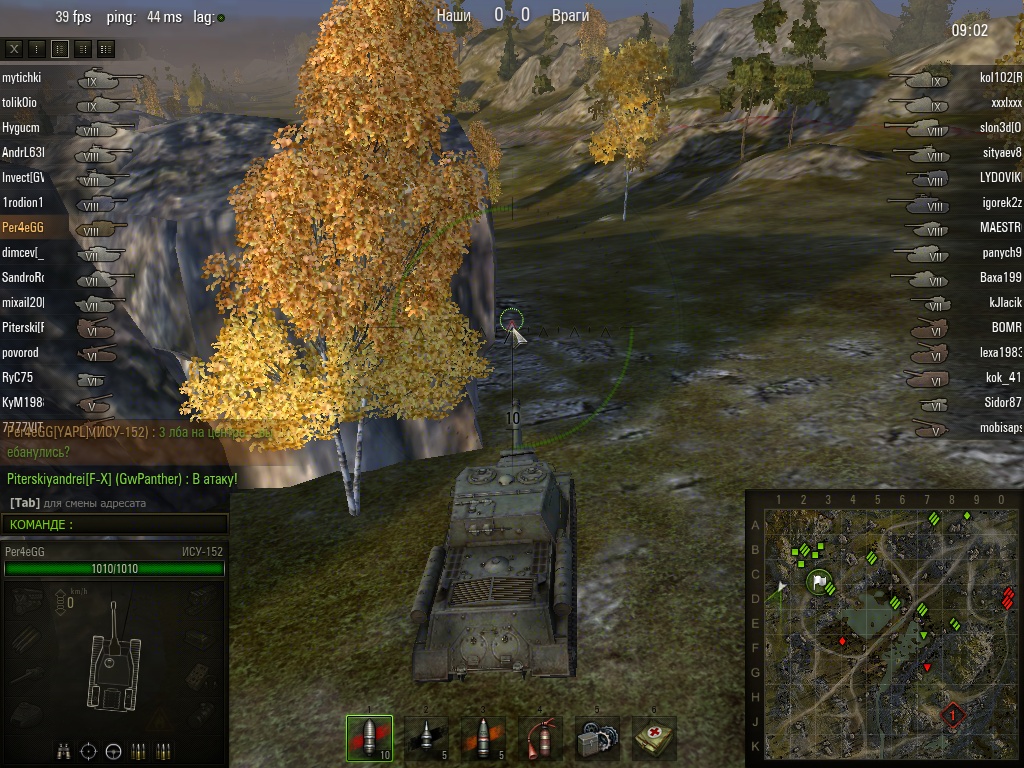Pick enemy player BOMR from the list
Image resolution: width=1024 pixels, height=768 pixels.
[1005, 327]
